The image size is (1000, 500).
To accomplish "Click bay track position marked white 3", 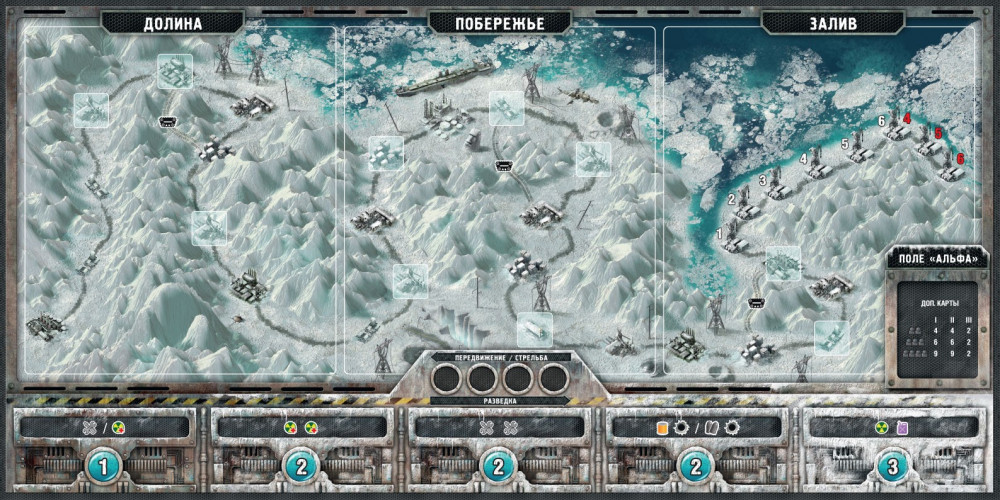I will (x=762, y=181).
